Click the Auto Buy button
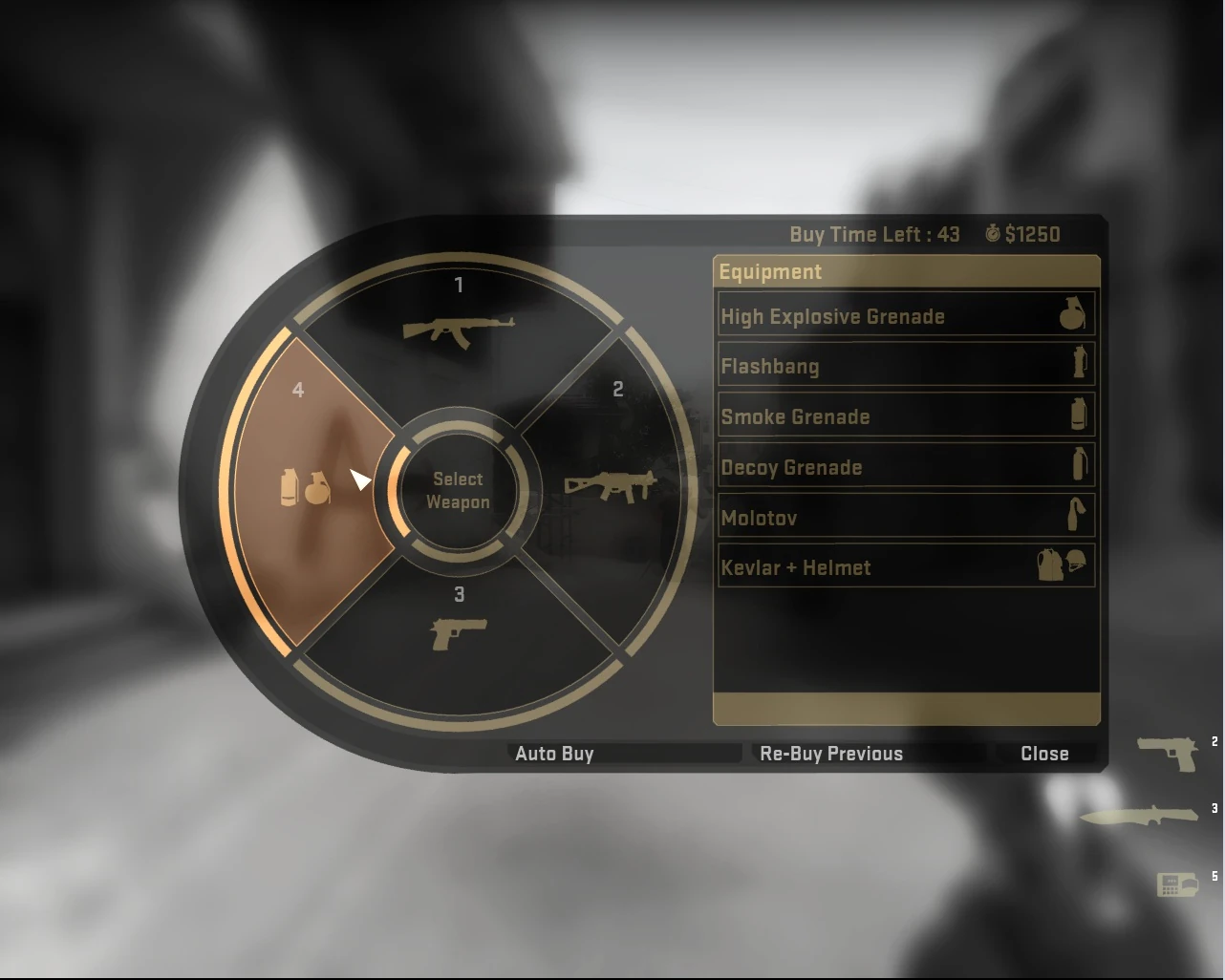 [x=555, y=753]
